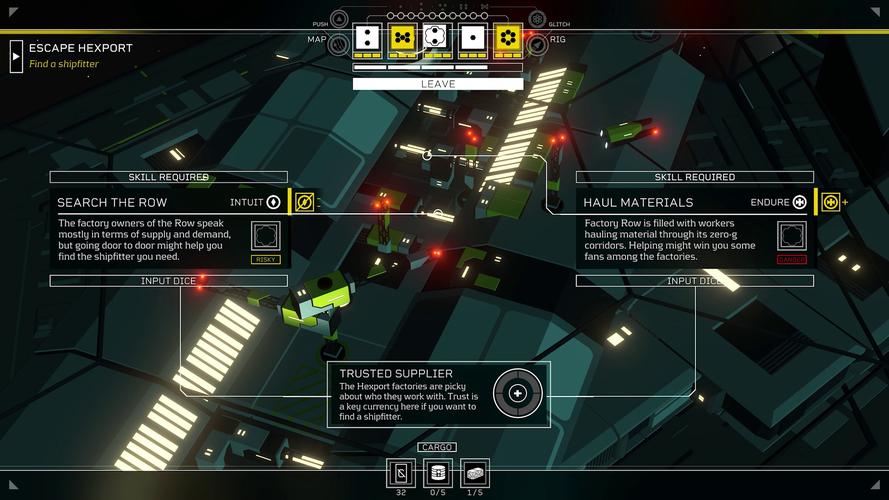Inspect the cargo item showing 1/5

tap(473, 472)
